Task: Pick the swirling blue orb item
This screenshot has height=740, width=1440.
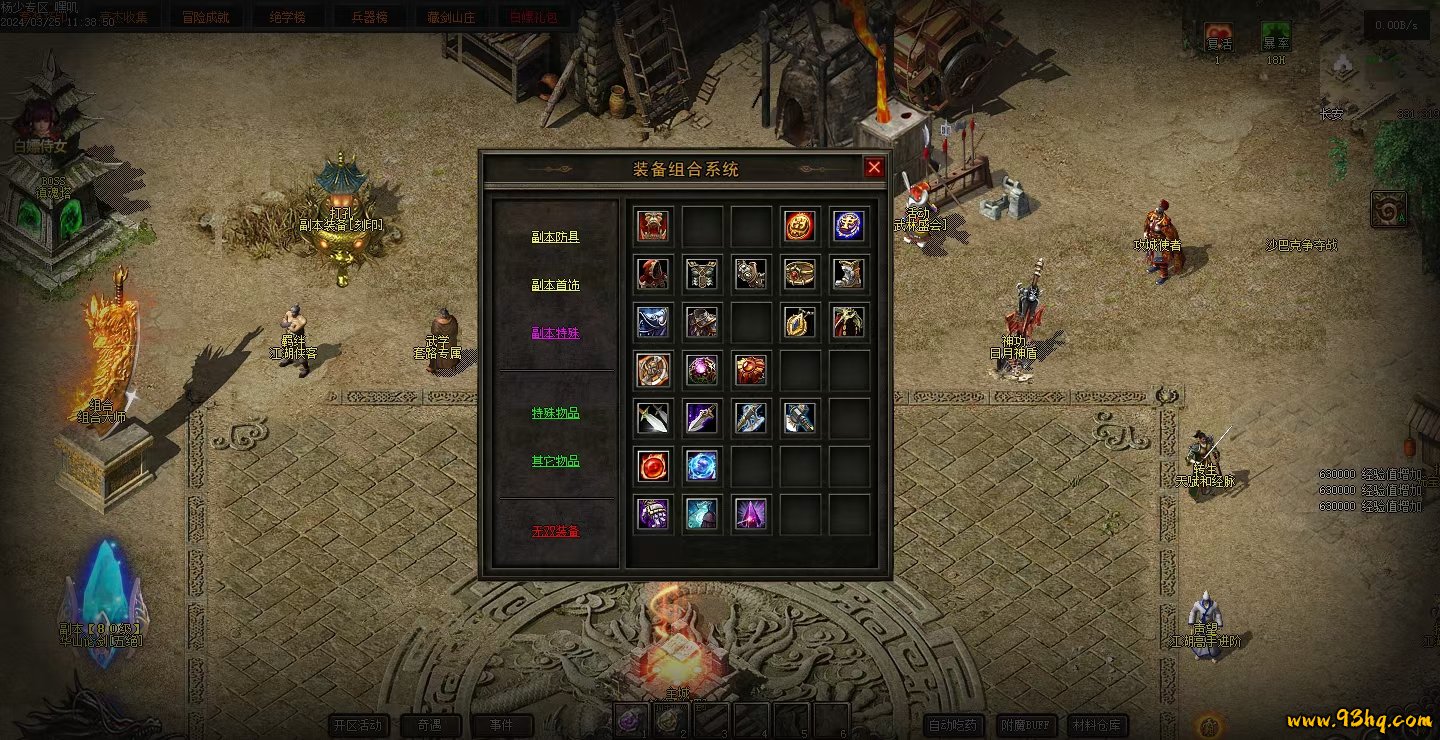Action: click(x=702, y=465)
